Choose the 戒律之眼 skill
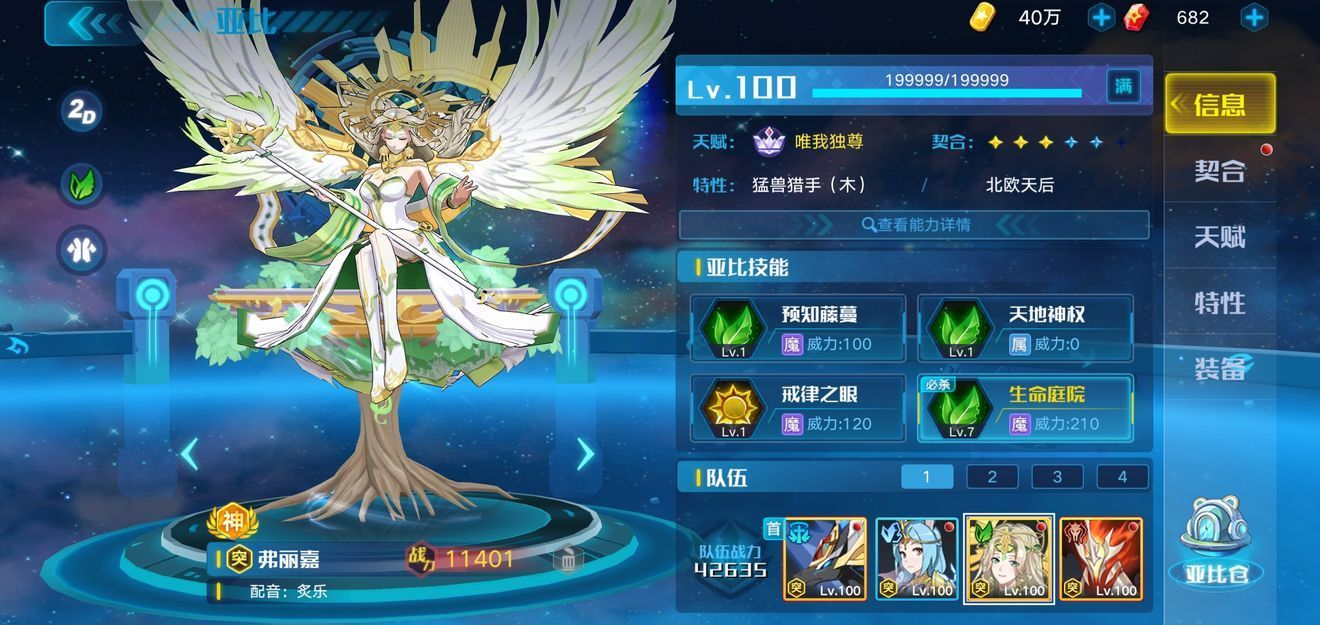This screenshot has height=625, width=1320. pyautogui.click(x=798, y=408)
